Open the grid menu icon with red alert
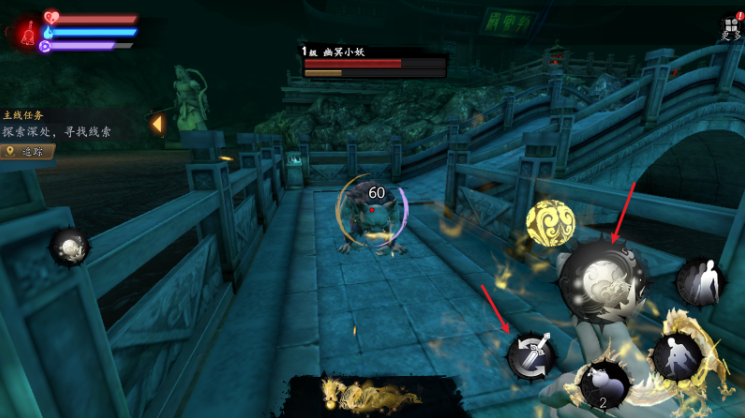The height and width of the screenshot is (418, 745). pyautogui.click(x=730, y=28)
